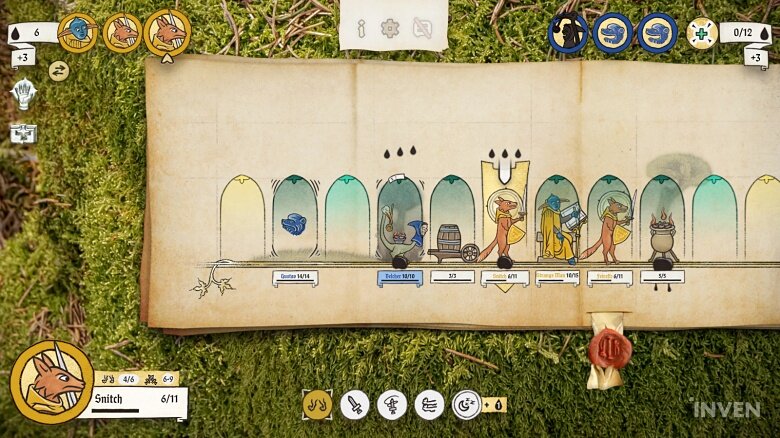Choose the sword attack action
780x438 pixels.
[355, 404]
